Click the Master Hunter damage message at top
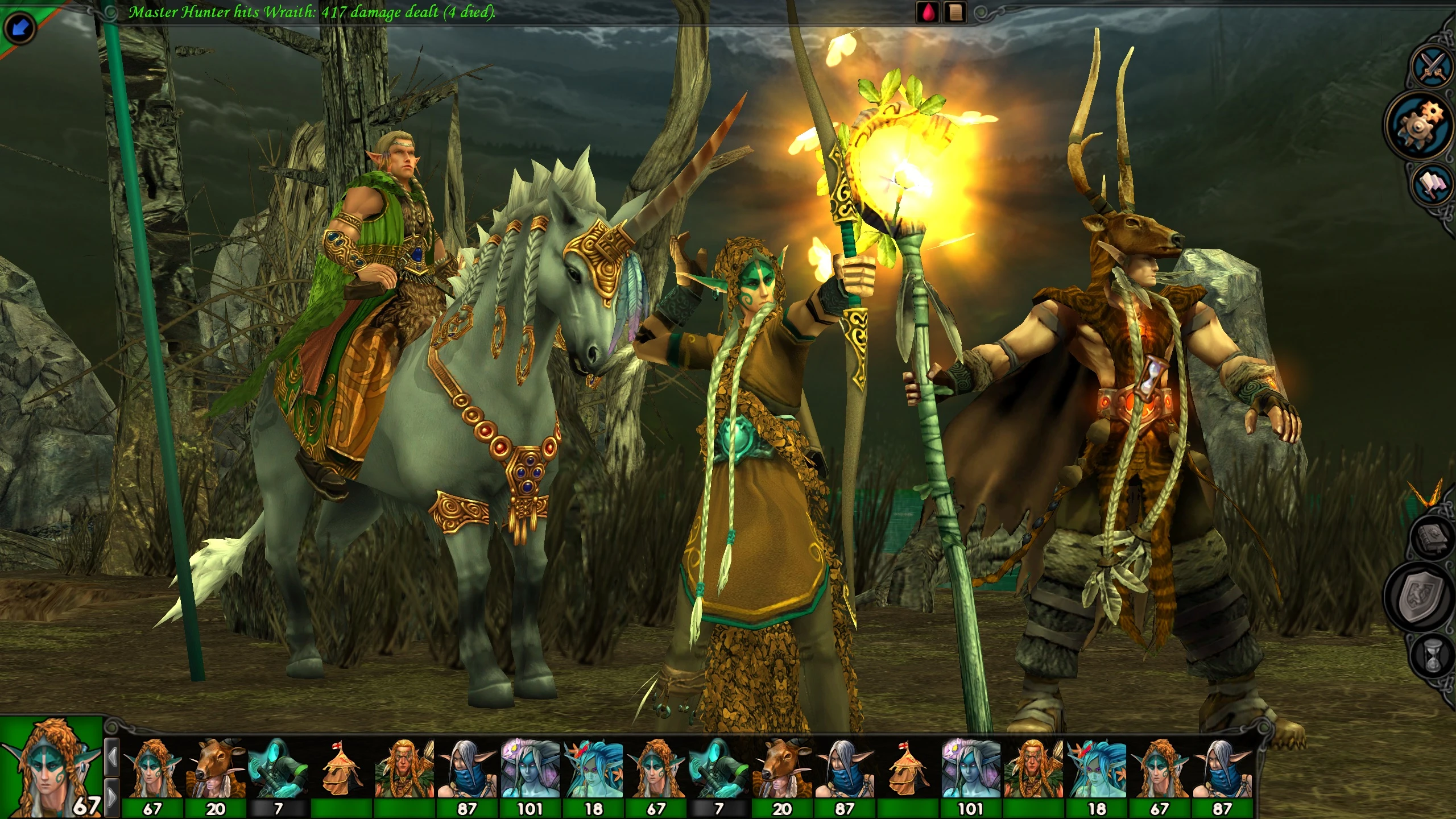1456x819 pixels. coord(313,11)
